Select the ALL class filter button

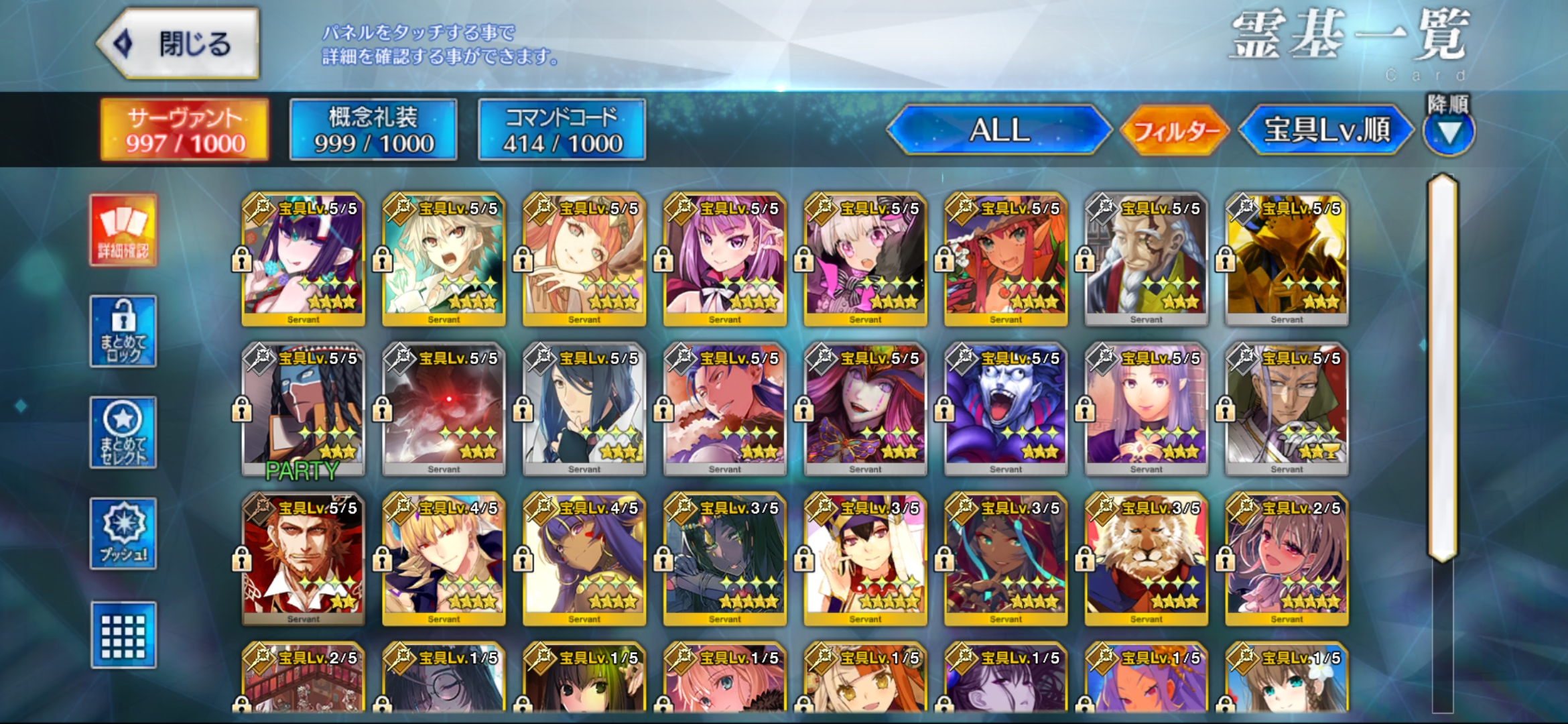pyautogui.click(x=998, y=129)
